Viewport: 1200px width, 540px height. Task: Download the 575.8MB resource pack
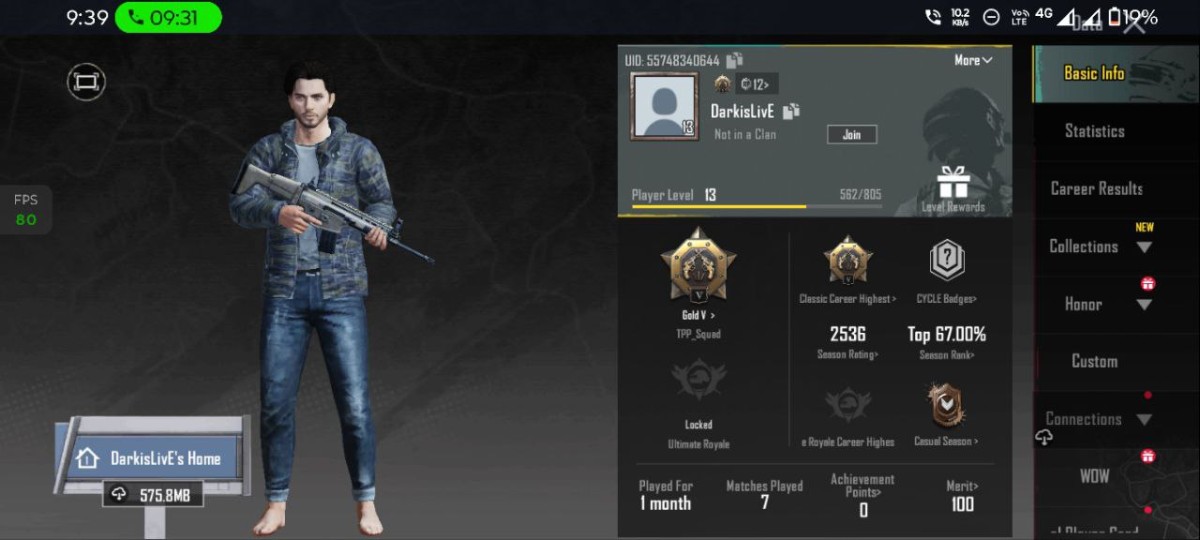point(153,494)
